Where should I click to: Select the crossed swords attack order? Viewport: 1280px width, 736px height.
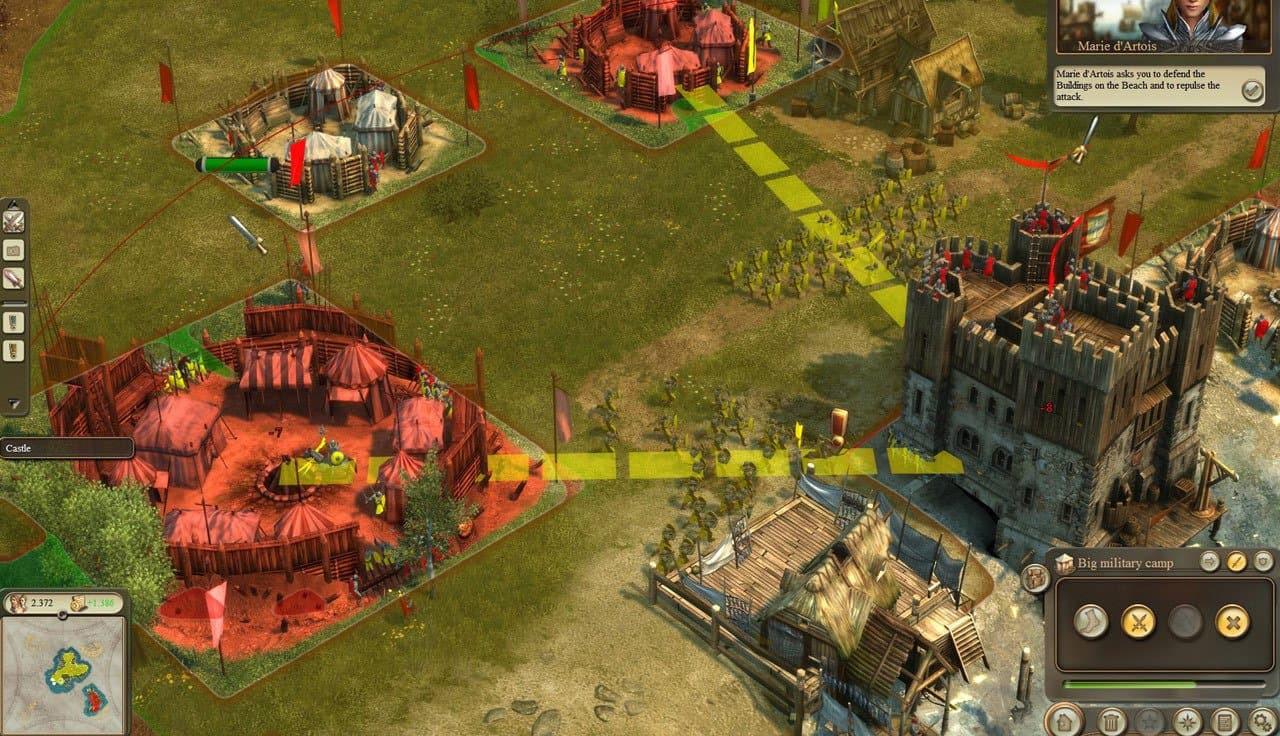pos(1138,622)
